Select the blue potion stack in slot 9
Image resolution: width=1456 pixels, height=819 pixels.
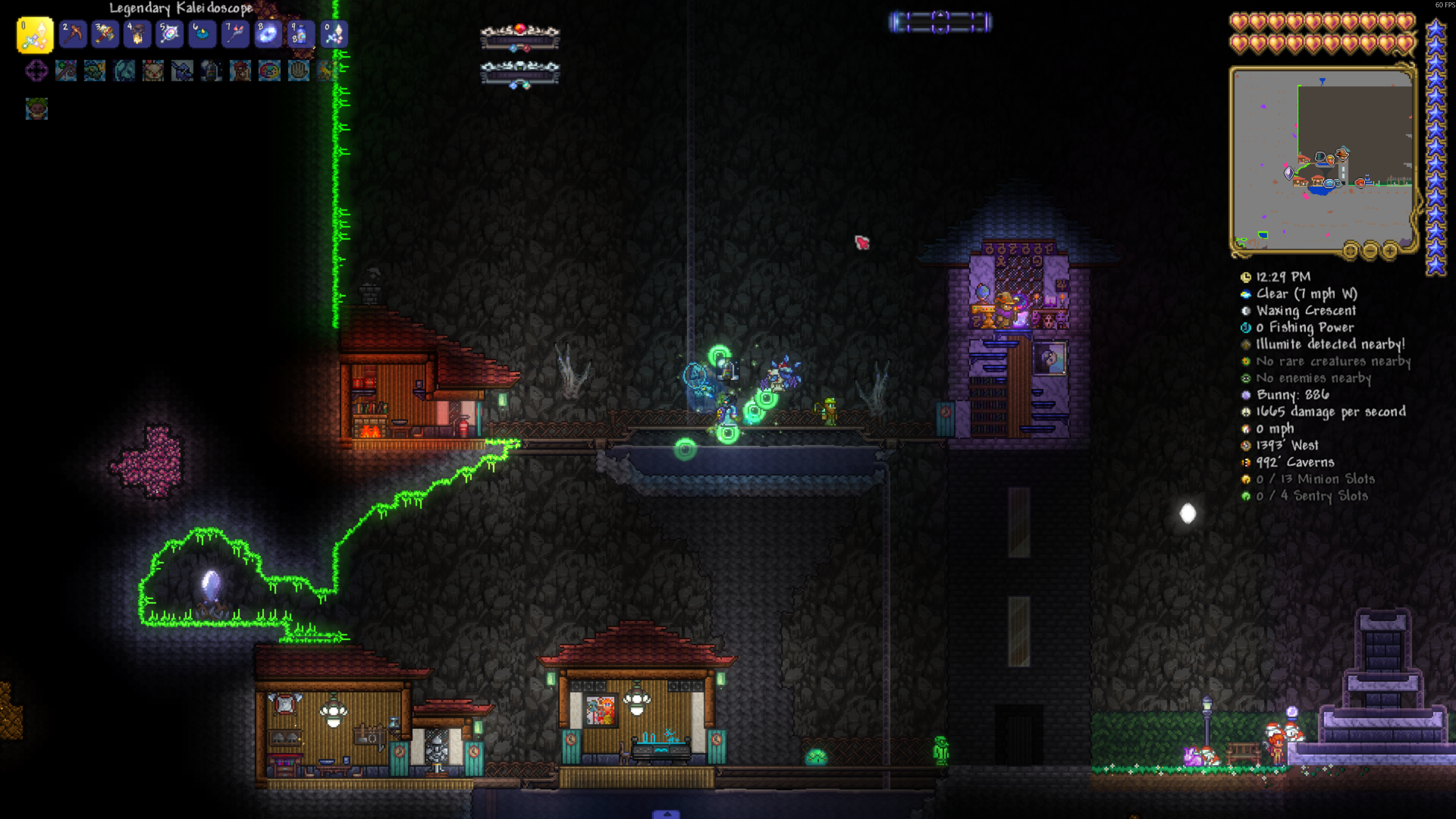(x=300, y=35)
